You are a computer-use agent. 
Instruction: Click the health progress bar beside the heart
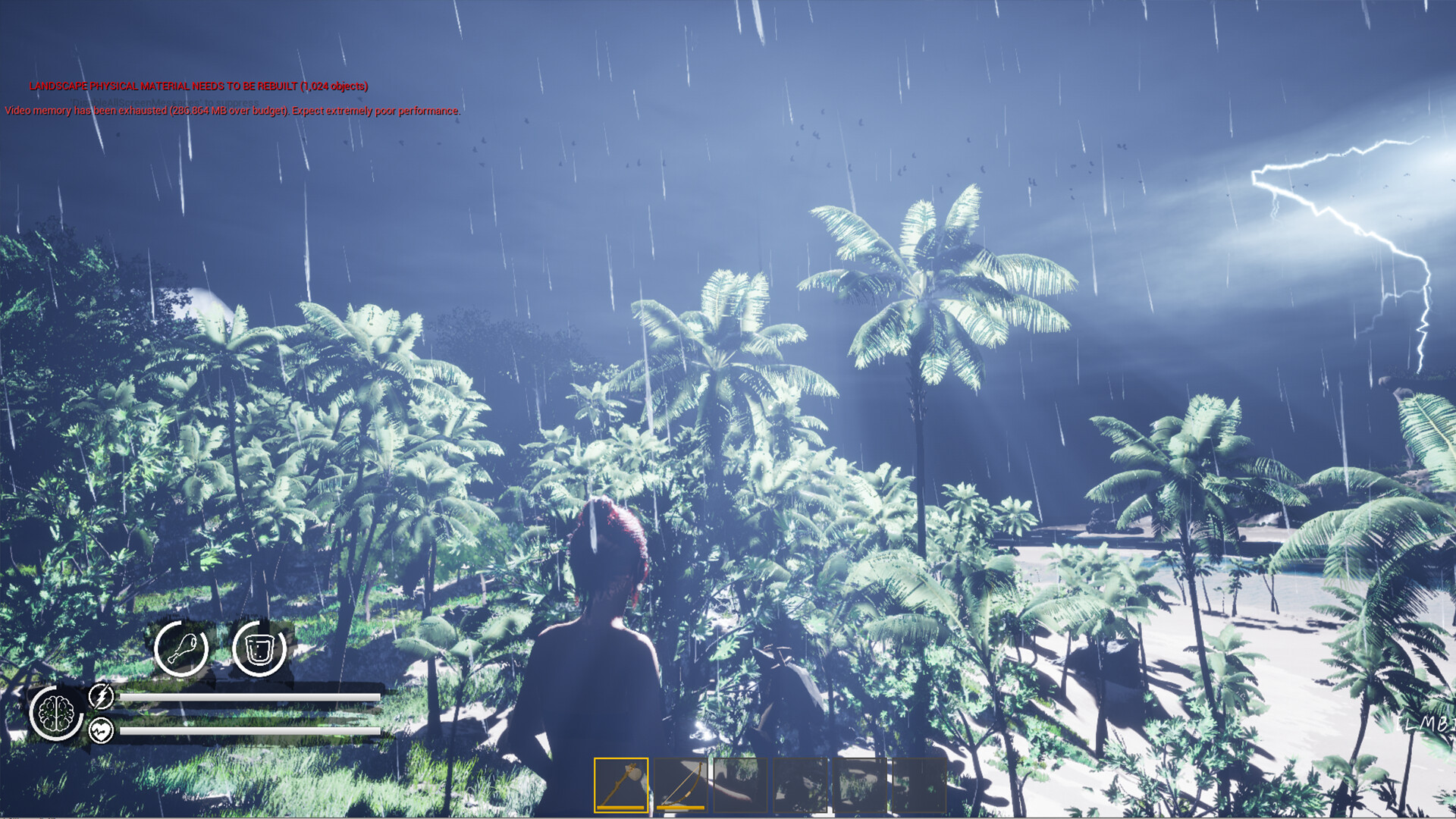point(250,730)
